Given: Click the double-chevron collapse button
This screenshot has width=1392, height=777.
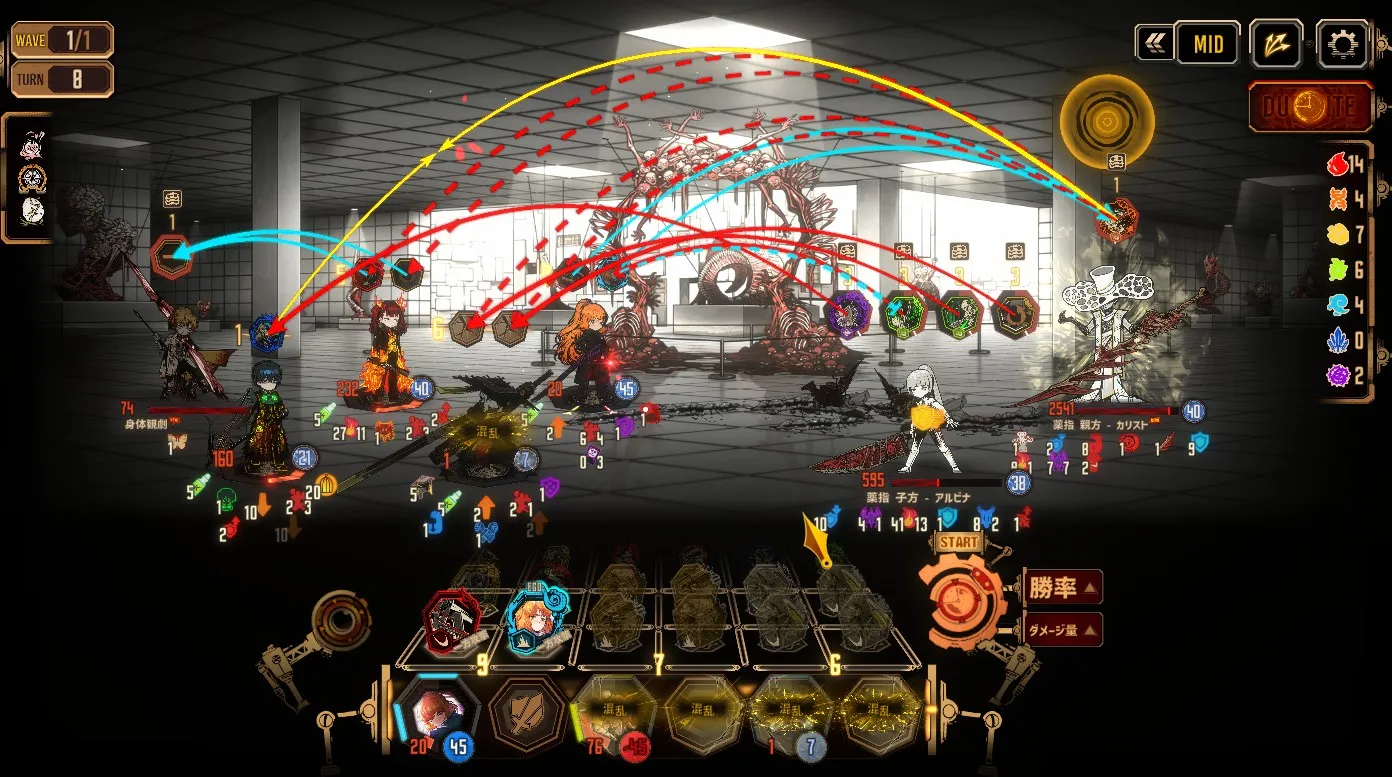Looking at the screenshot, I should coord(1153,43).
